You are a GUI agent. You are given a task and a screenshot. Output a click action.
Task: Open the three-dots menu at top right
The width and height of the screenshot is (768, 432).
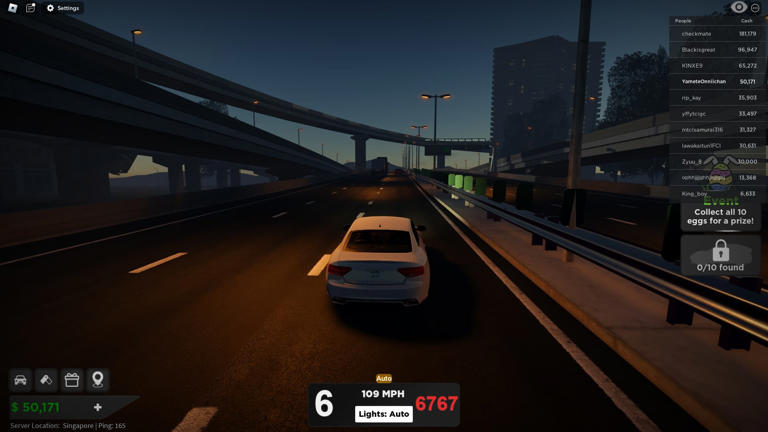tap(755, 8)
